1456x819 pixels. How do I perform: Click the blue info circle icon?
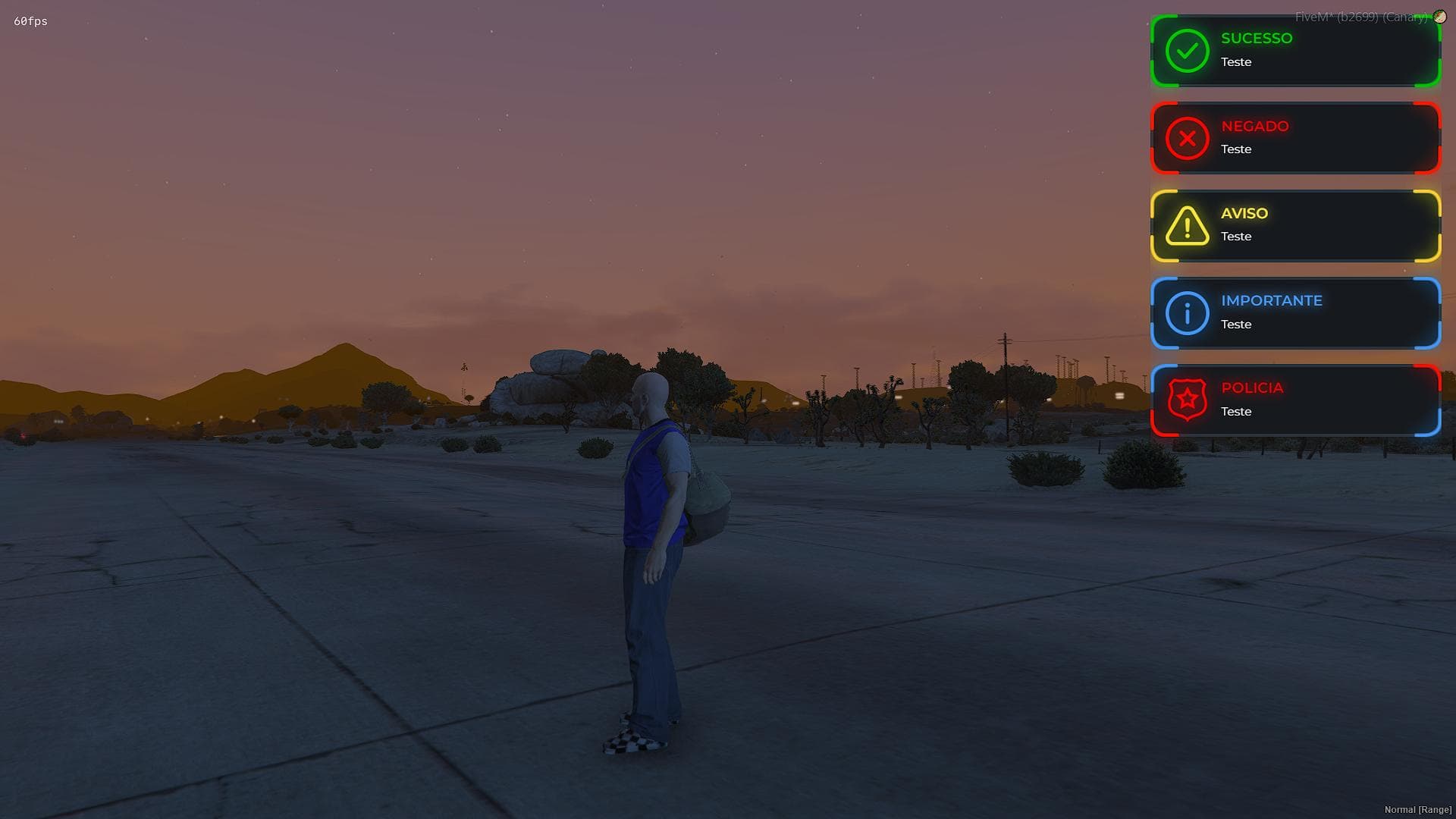(x=1187, y=313)
